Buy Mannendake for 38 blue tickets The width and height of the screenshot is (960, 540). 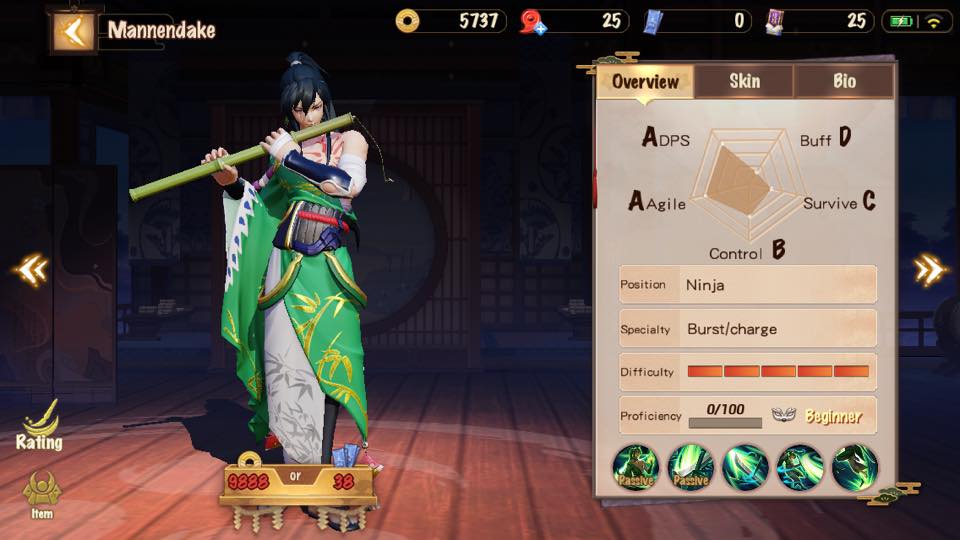(x=343, y=482)
